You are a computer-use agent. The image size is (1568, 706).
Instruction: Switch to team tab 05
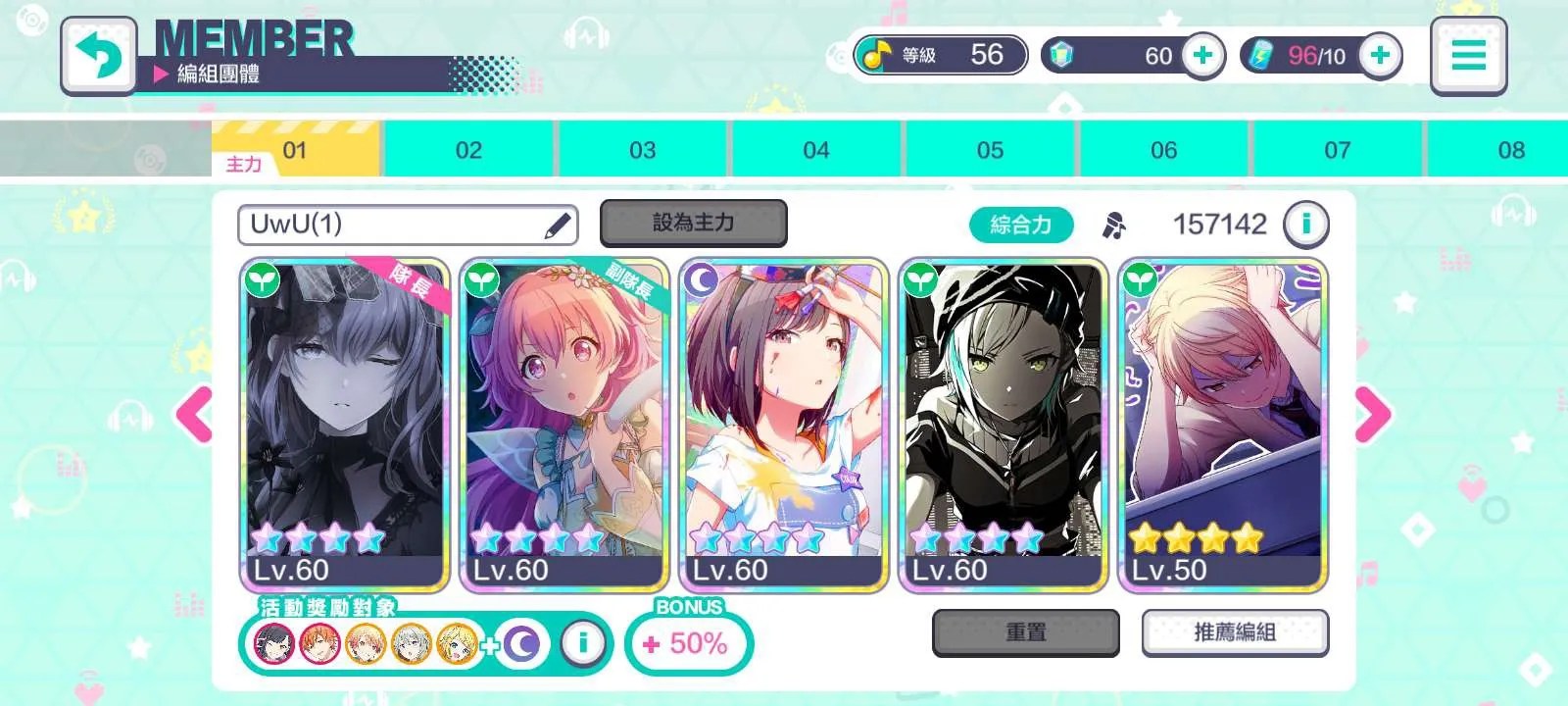tap(990, 150)
